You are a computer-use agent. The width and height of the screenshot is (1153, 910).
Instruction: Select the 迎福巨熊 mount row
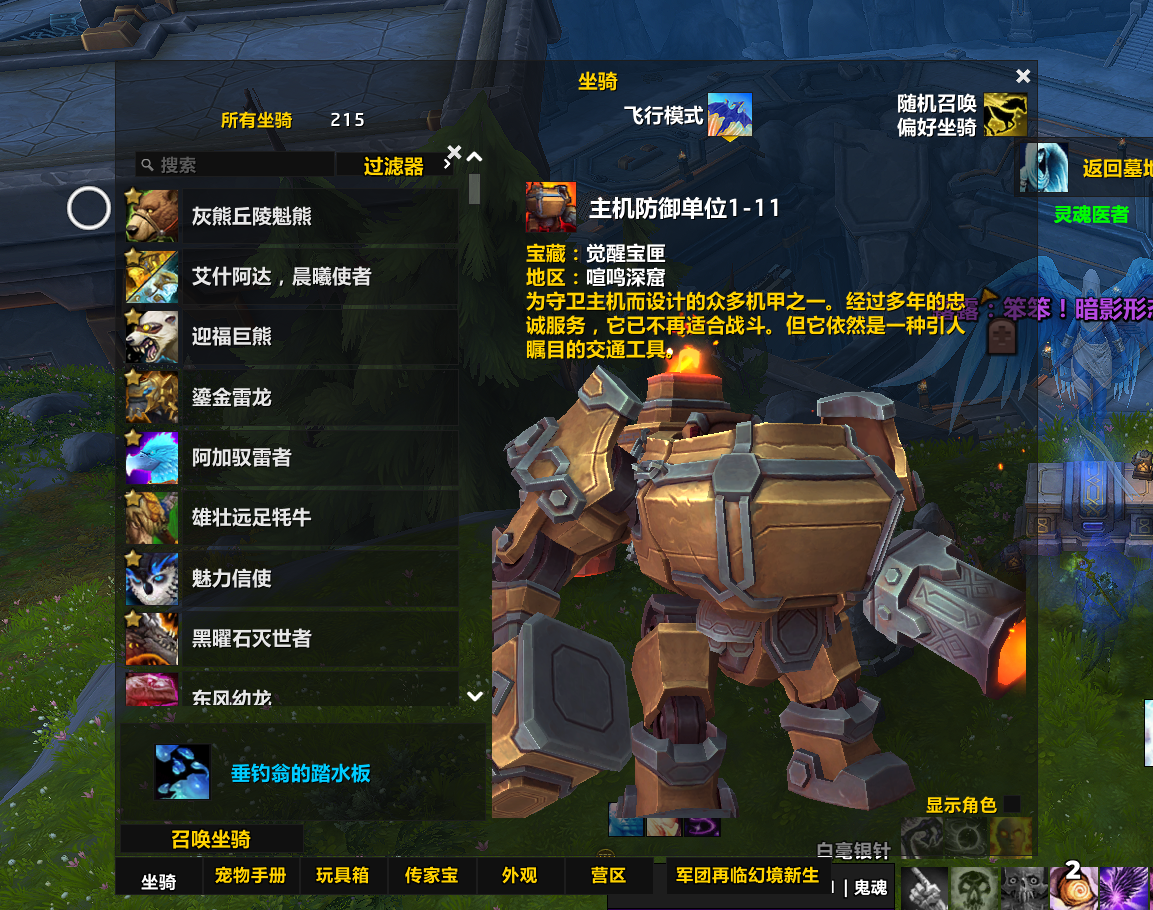290,337
